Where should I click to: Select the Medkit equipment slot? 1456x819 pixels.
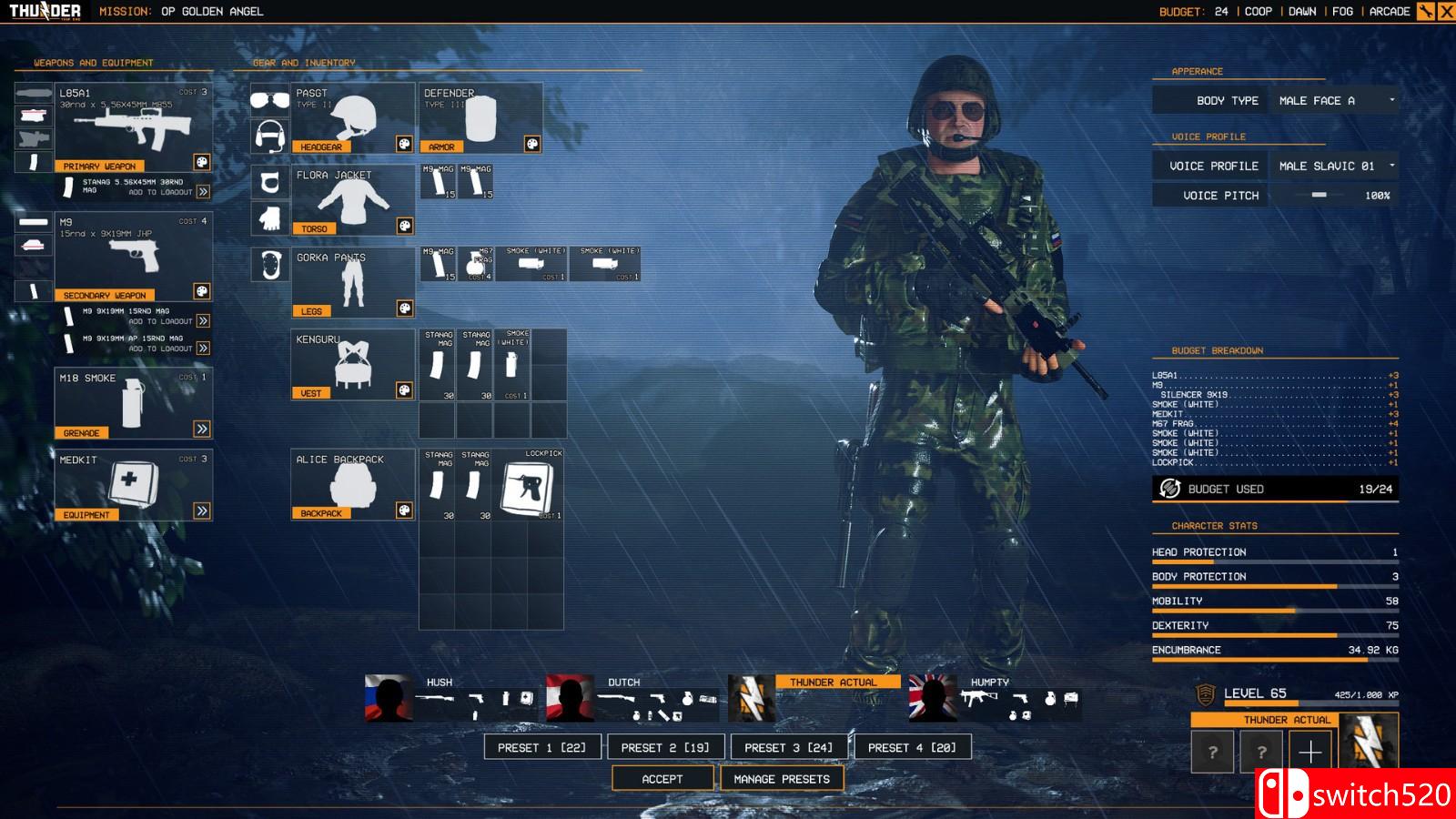pos(134,485)
